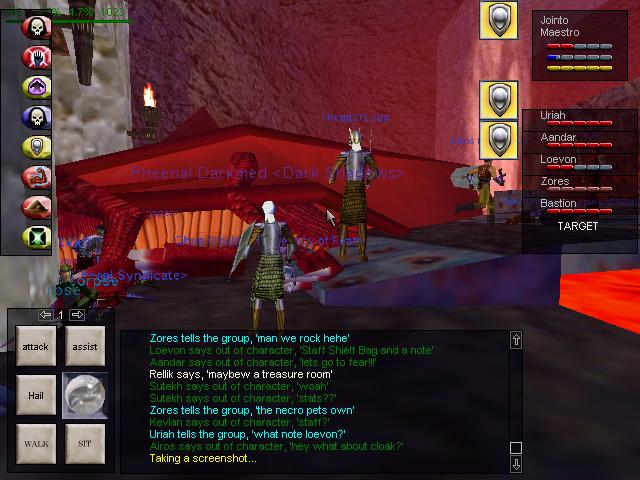Image resolution: width=640 pixels, height=480 pixels.
Task: Cast the blue skull spell gem
Action: pos(37,117)
